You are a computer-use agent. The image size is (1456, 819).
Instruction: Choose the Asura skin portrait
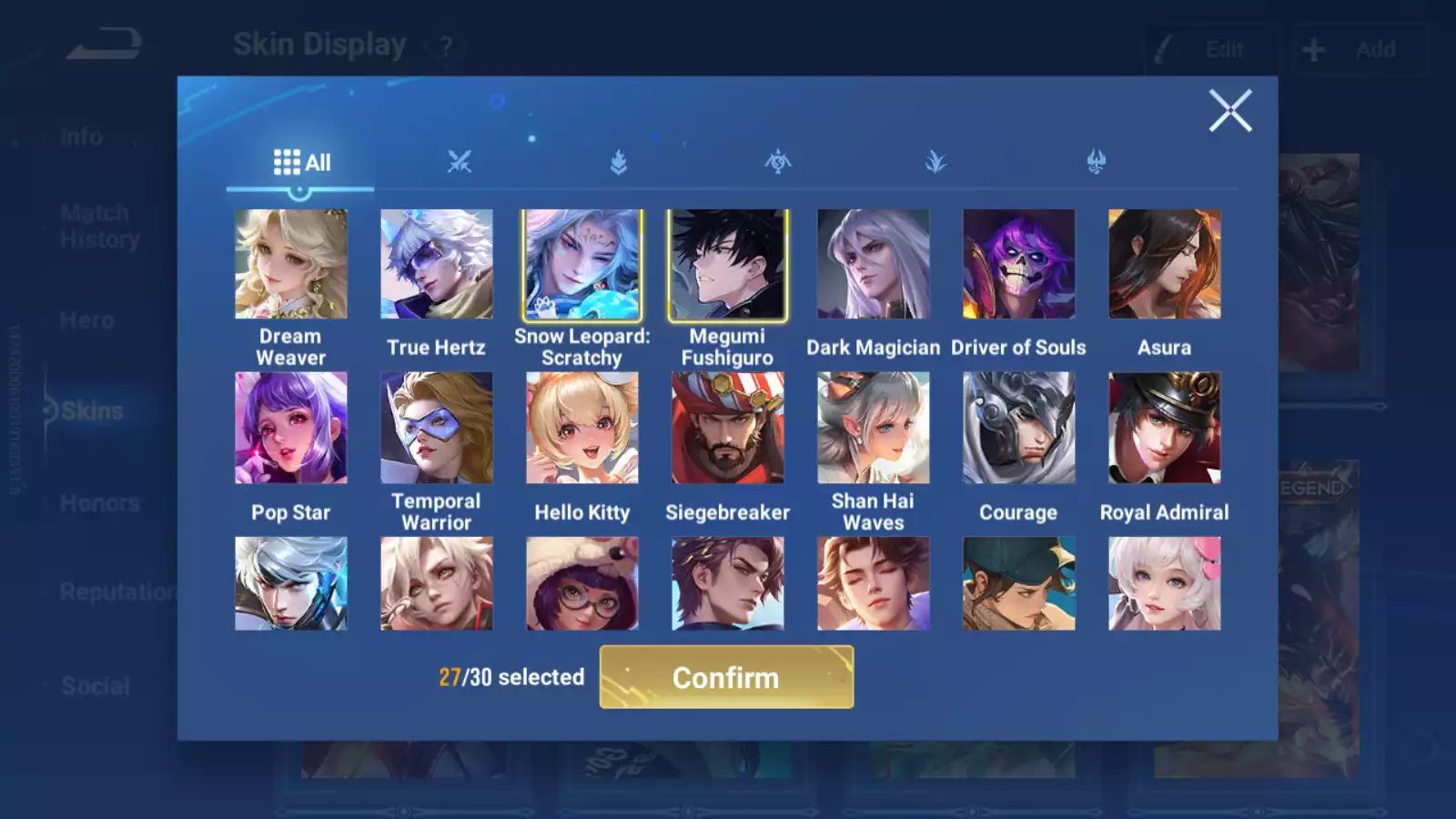pyautogui.click(x=1165, y=265)
